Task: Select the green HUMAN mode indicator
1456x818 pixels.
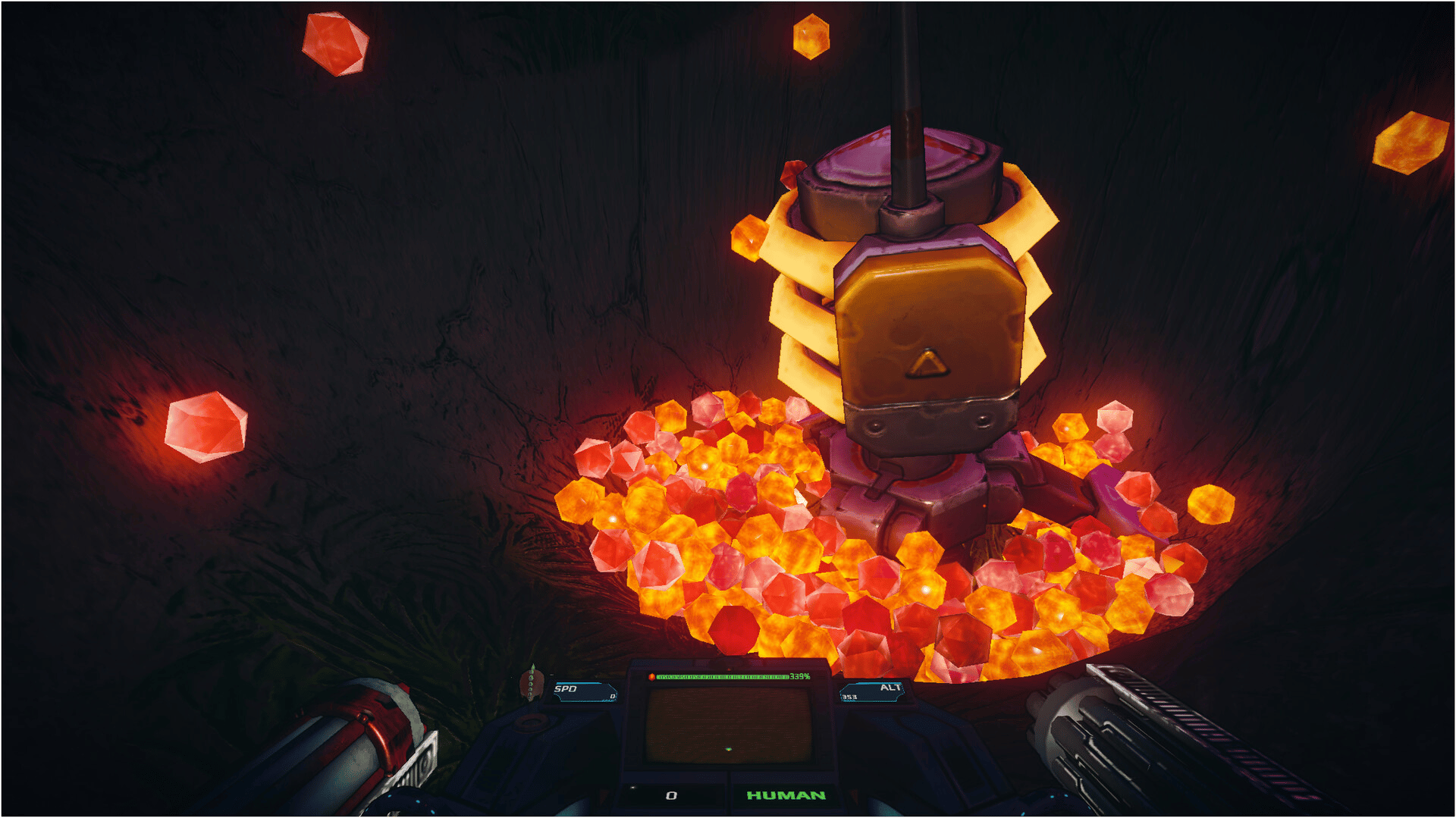Action: (786, 795)
